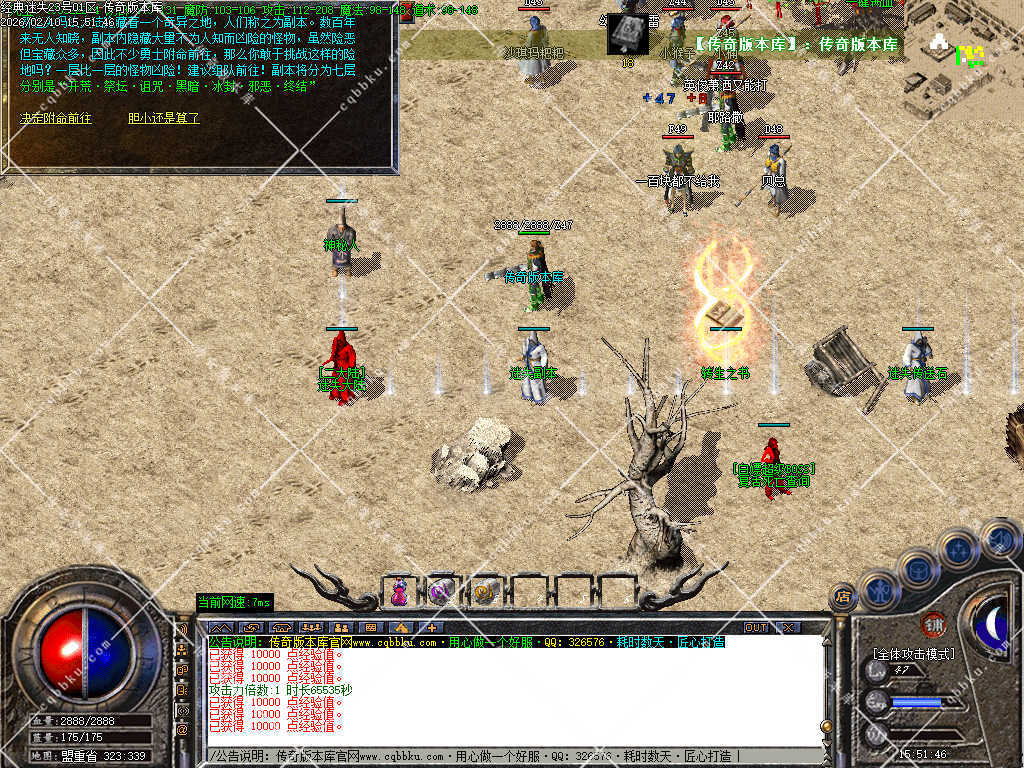Select the golden spiral quick-belt item
Viewport: 1024px width, 768px height.
click(487, 591)
